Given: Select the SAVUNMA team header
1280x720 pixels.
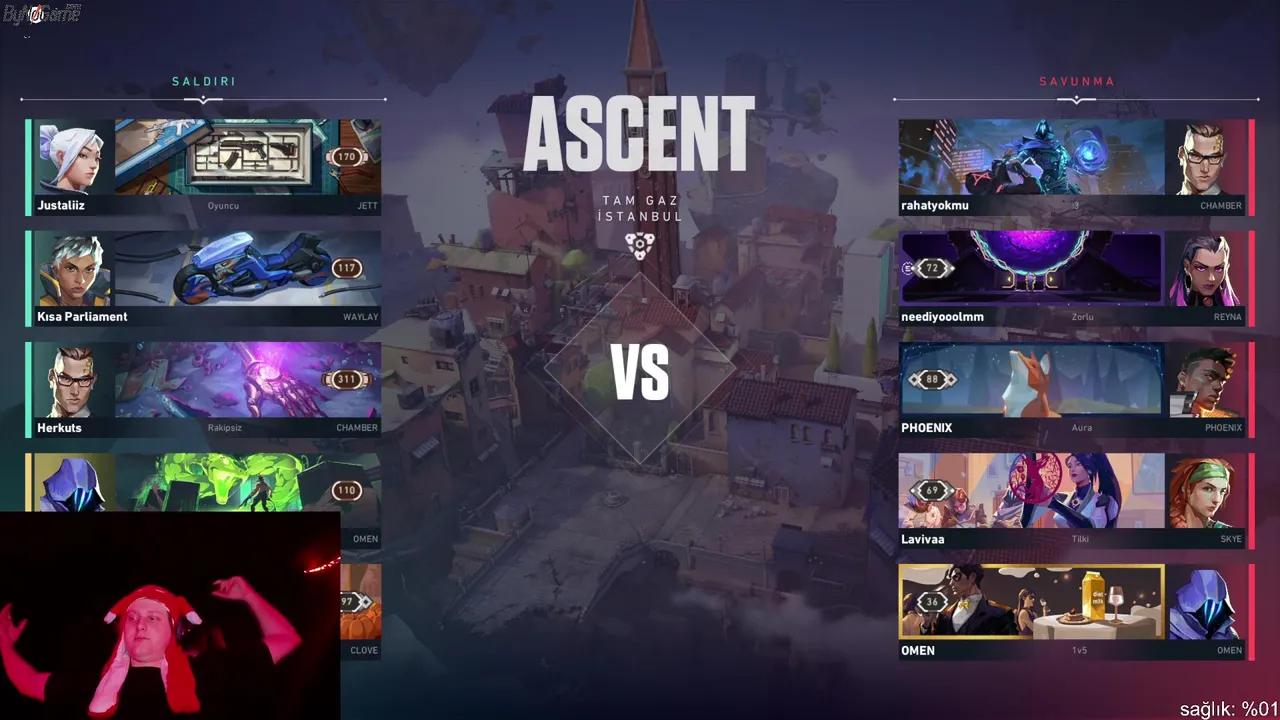Looking at the screenshot, I should click(x=1077, y=81).
